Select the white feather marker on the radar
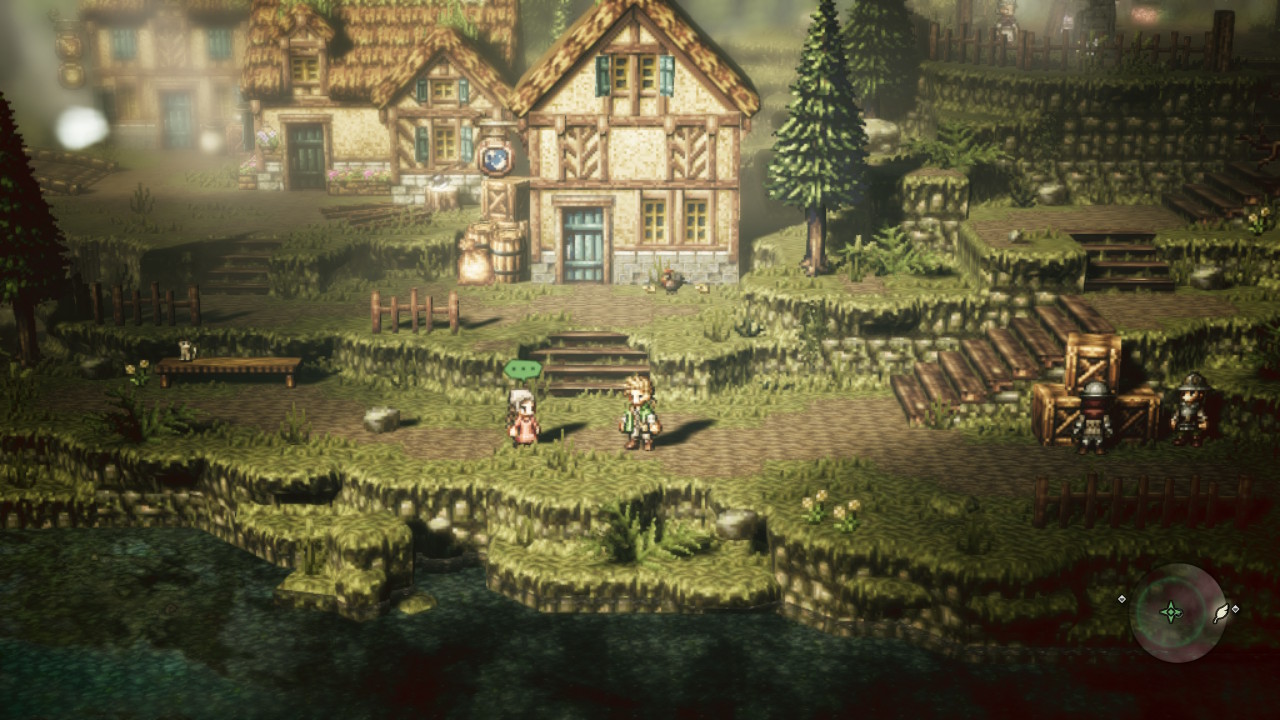The height and width of the screenshot is (720, 1280). (1221, 613)
